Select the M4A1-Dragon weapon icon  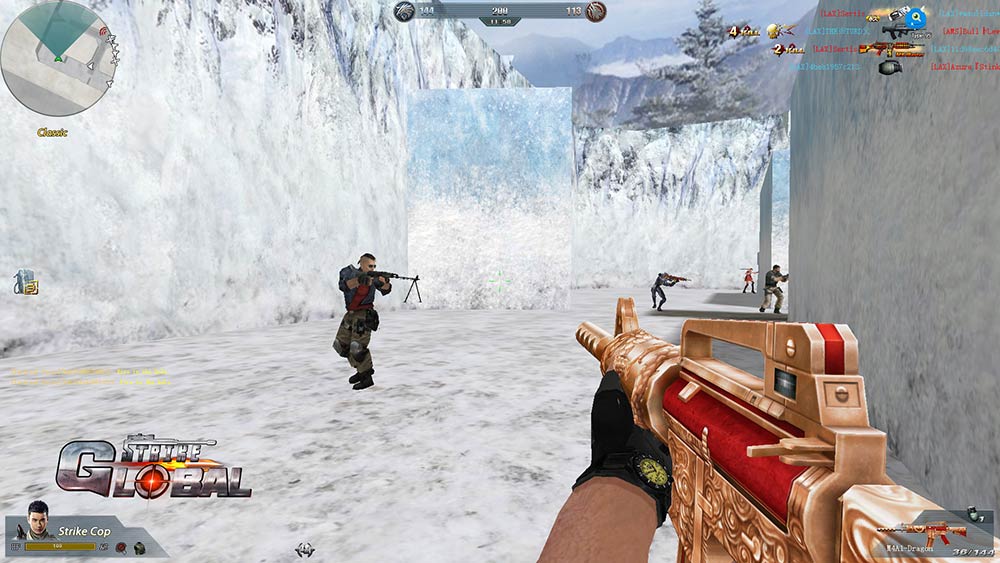pos(921,530)
